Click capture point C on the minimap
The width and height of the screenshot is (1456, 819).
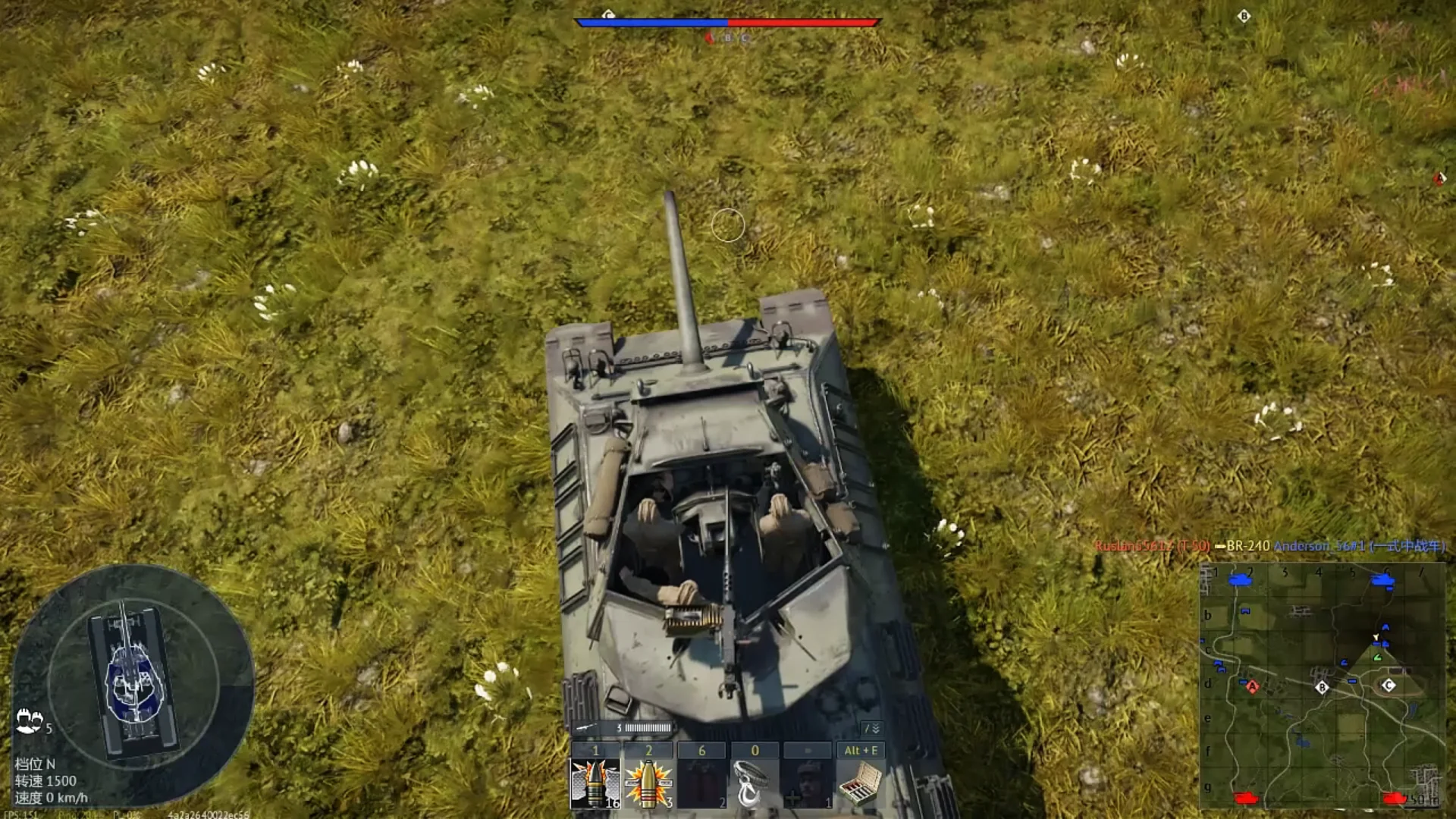1389,686
